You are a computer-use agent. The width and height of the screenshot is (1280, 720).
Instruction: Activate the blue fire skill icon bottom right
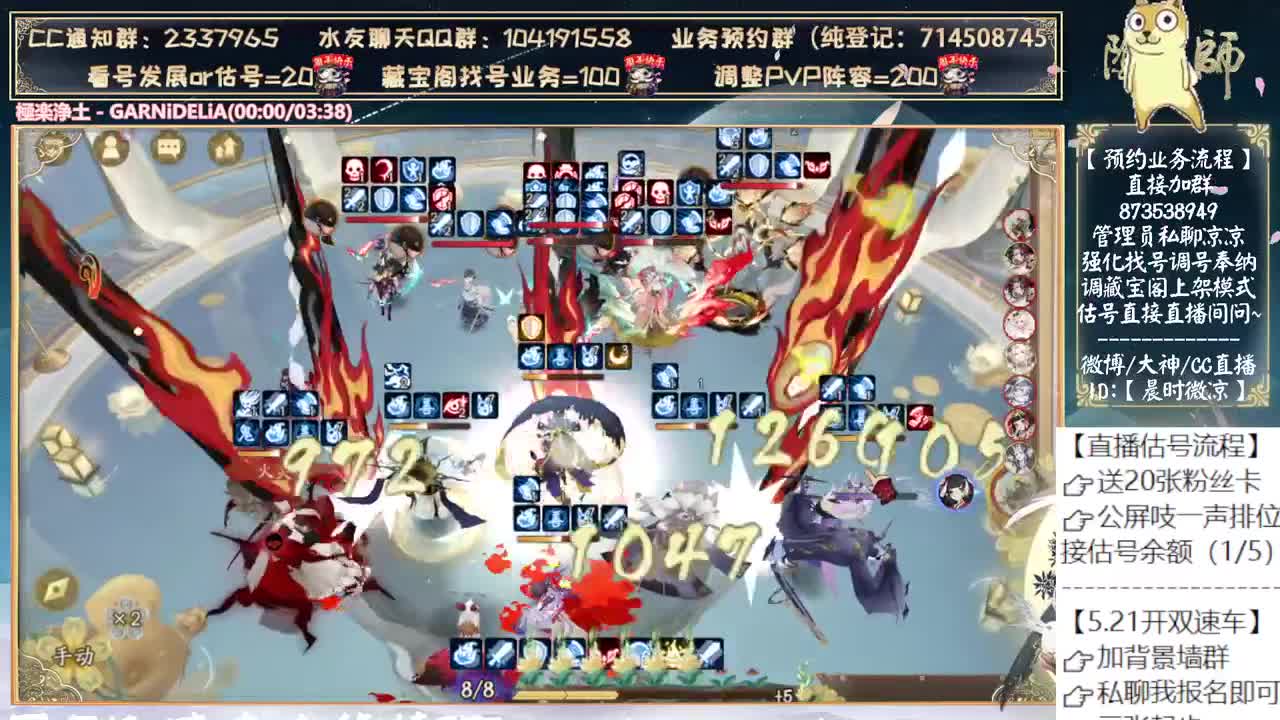point(464,653)
